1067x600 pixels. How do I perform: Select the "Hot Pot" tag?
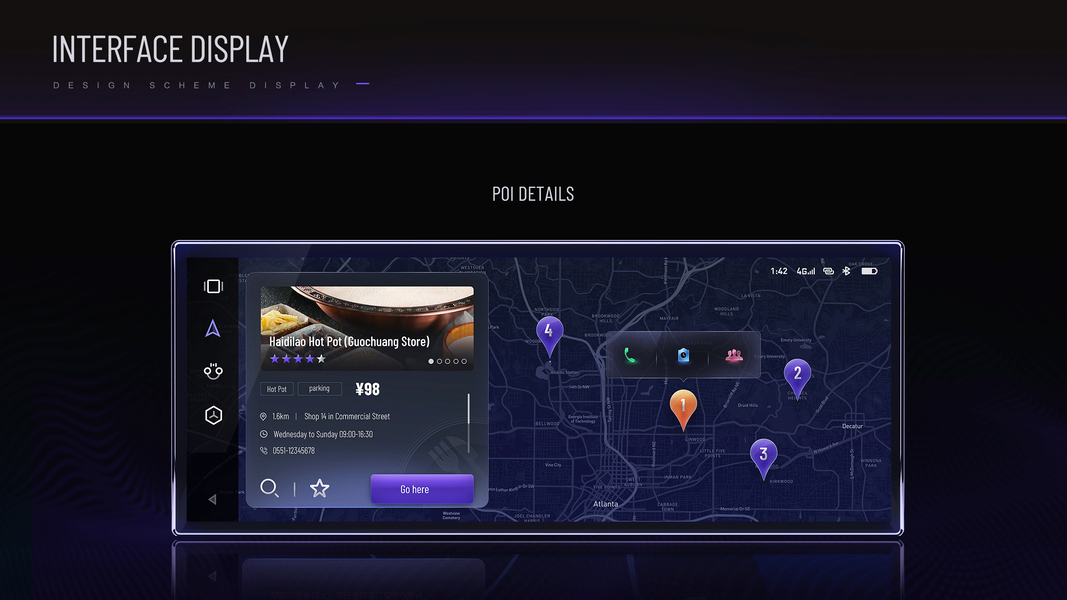click(276, 389)
